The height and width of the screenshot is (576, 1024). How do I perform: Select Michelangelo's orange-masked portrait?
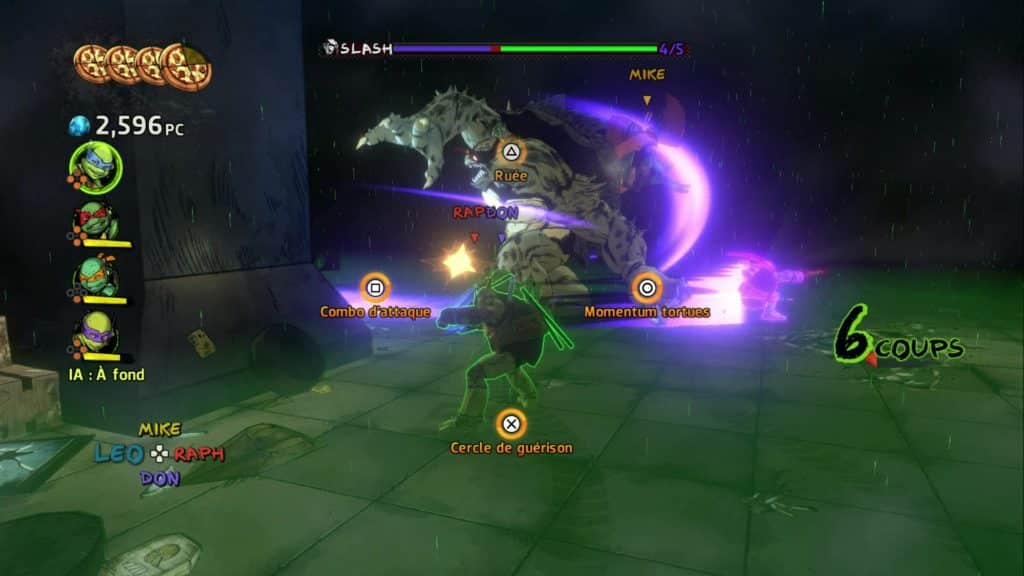click(98, 277)
